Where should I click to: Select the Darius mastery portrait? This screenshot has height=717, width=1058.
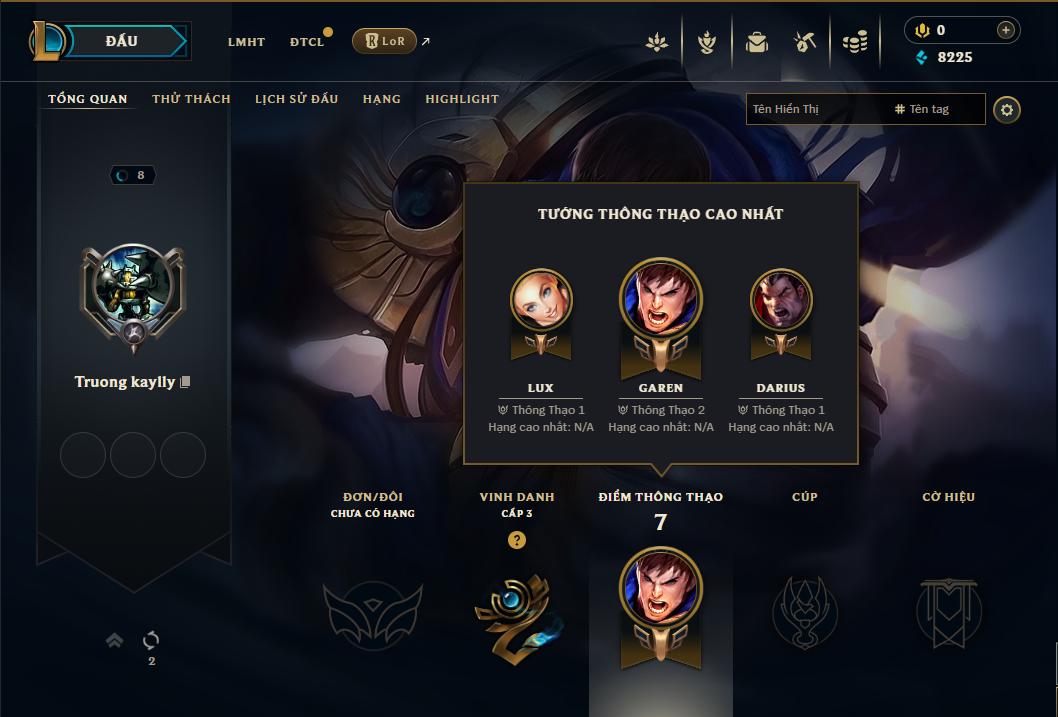781,300
